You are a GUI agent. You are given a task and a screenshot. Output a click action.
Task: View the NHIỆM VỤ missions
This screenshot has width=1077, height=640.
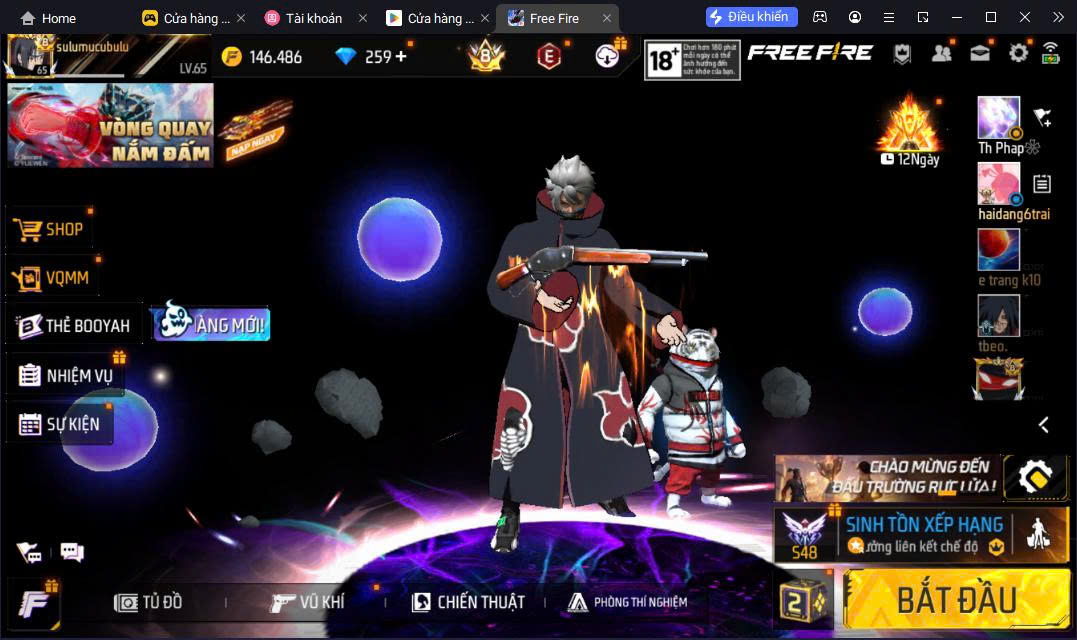(66, 376)
